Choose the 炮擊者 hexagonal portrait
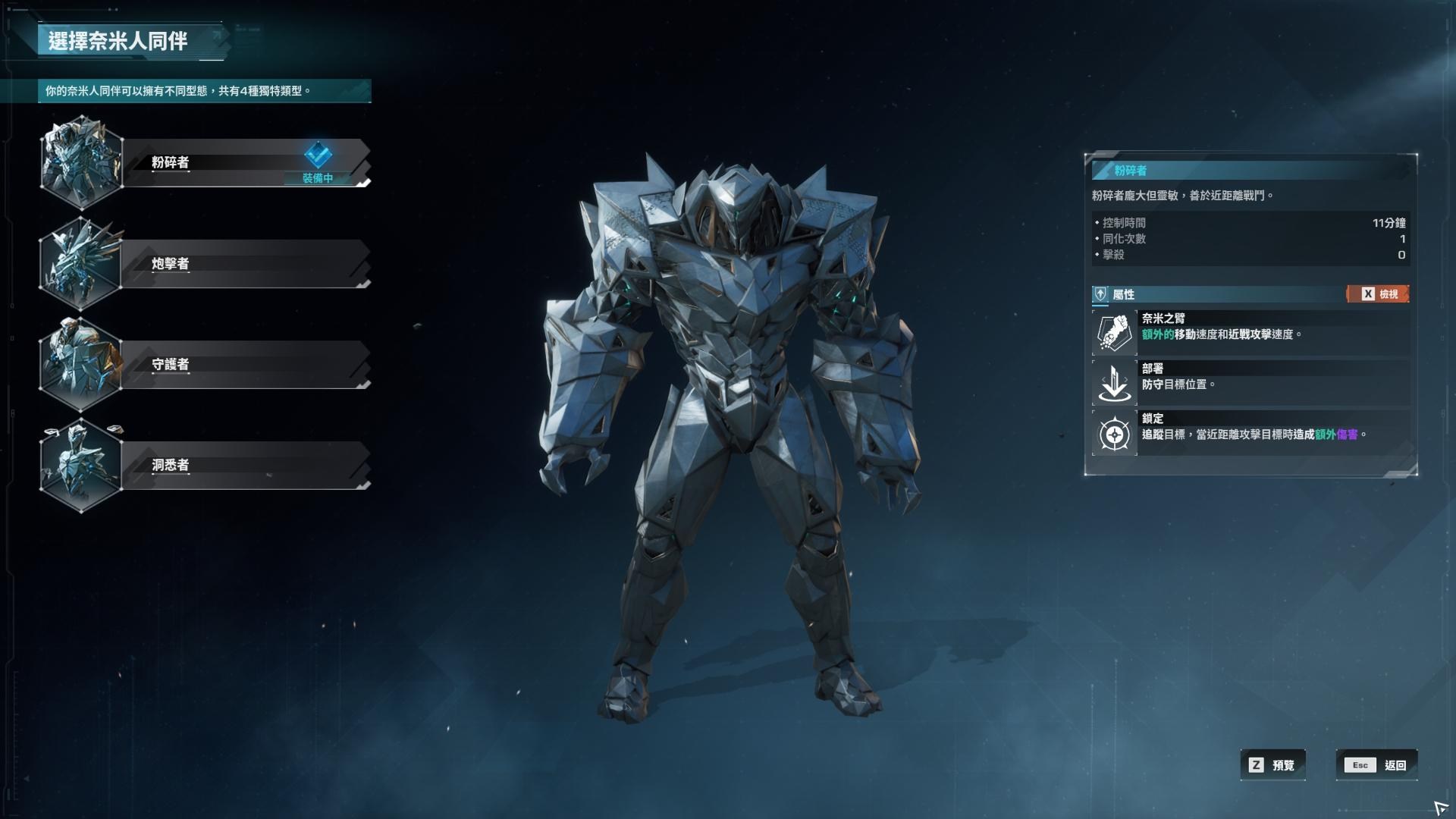Viewport: 1456px width, 819px height. (80, 263)
